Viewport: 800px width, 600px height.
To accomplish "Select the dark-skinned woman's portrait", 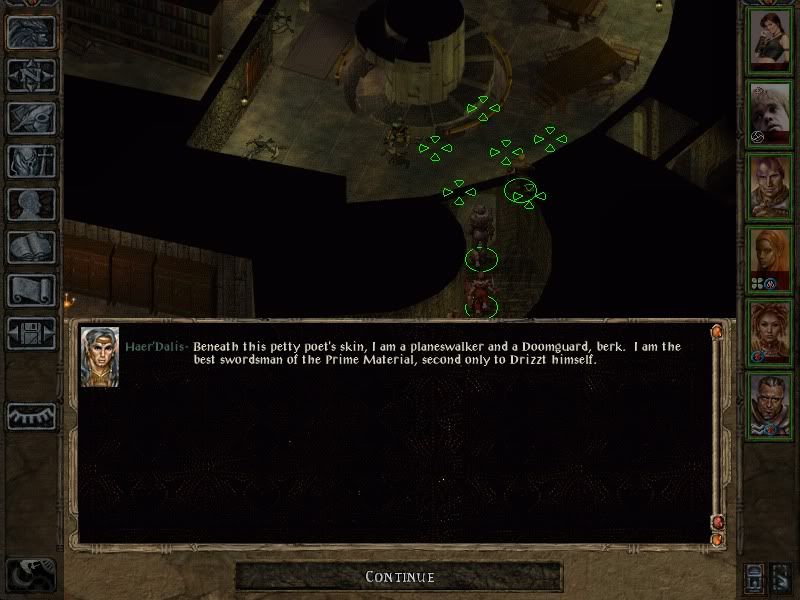I will tap(771, 330).
